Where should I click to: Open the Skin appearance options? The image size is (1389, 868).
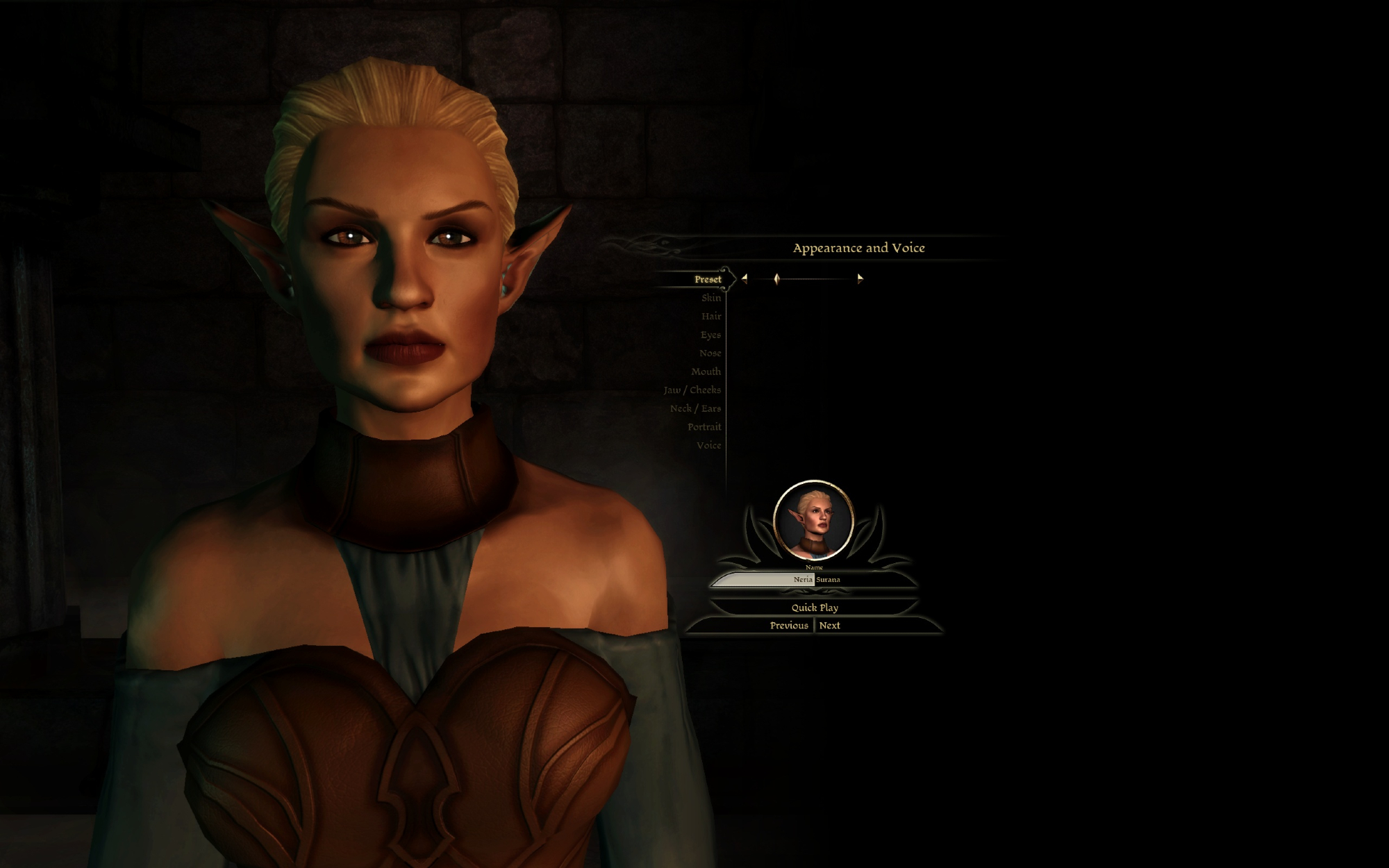pos(710,298)
